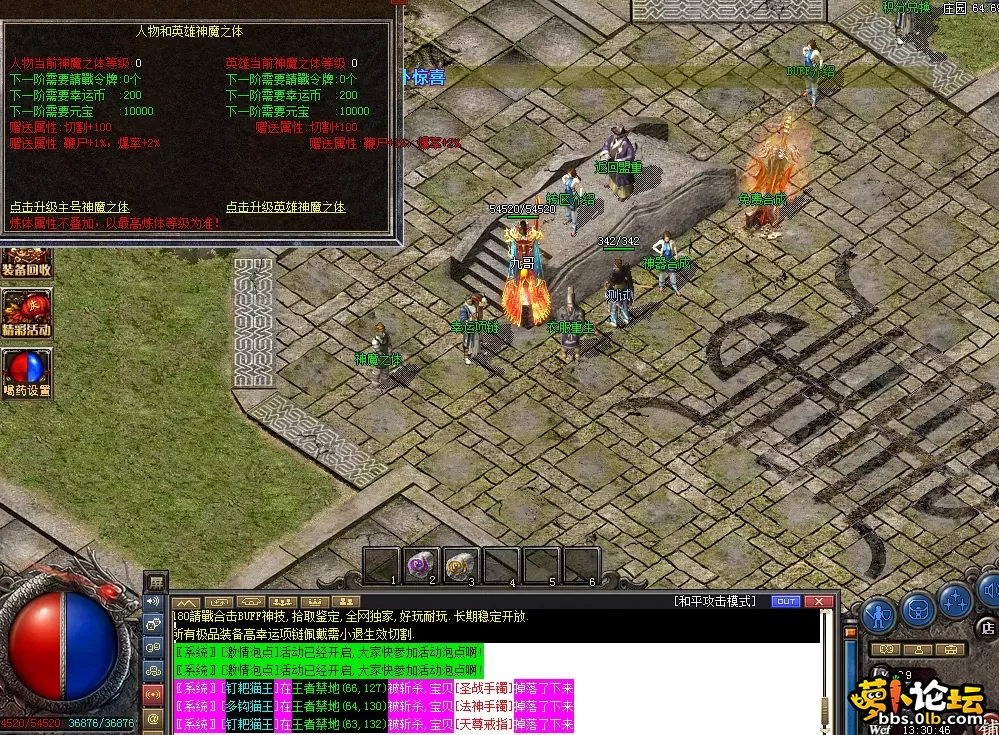999x735 pixels.
Task: Open the skills sparkle round icon
Action: point(956,601)
